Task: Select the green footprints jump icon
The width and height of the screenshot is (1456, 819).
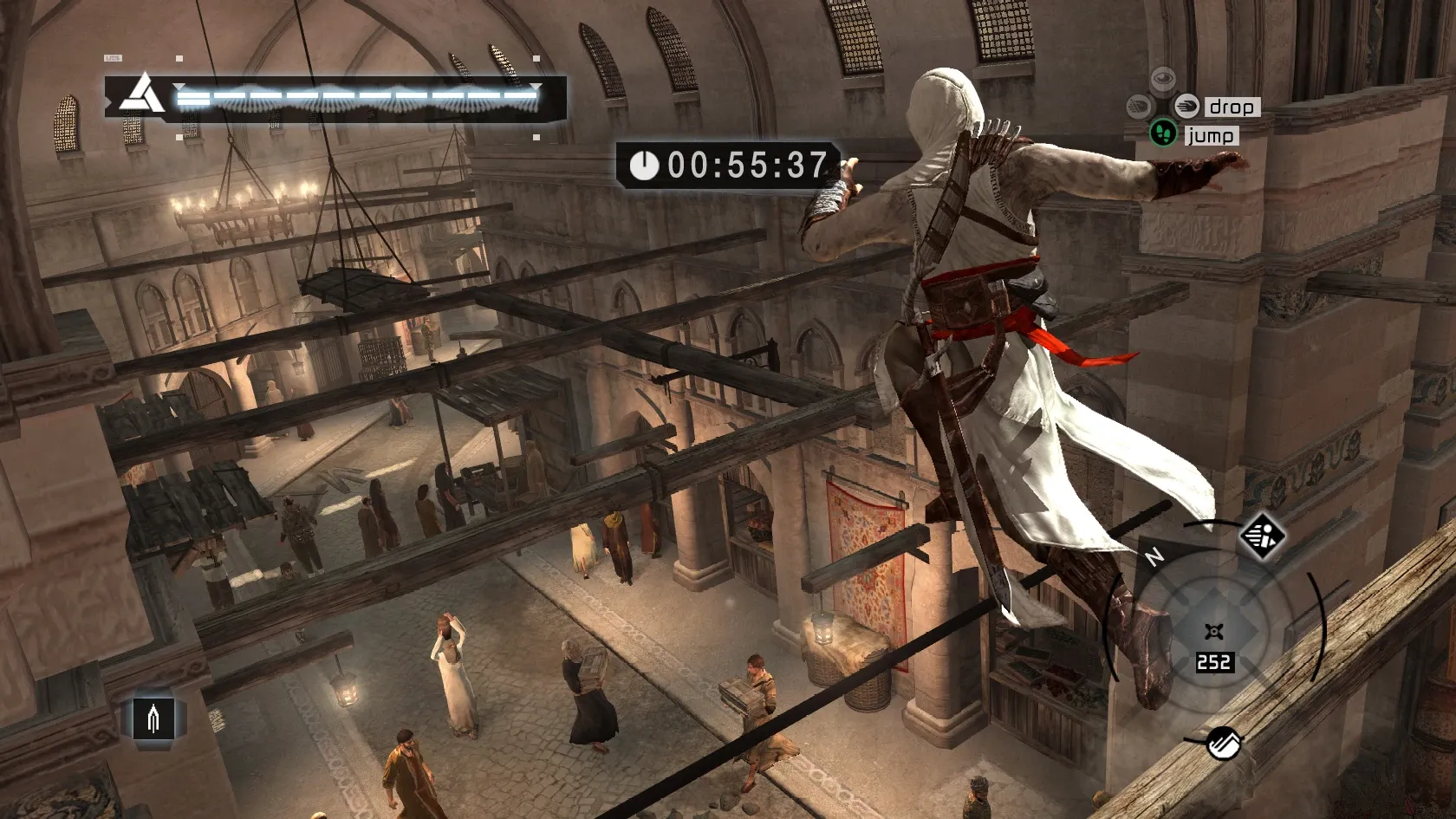Action: click(1163, 134)
